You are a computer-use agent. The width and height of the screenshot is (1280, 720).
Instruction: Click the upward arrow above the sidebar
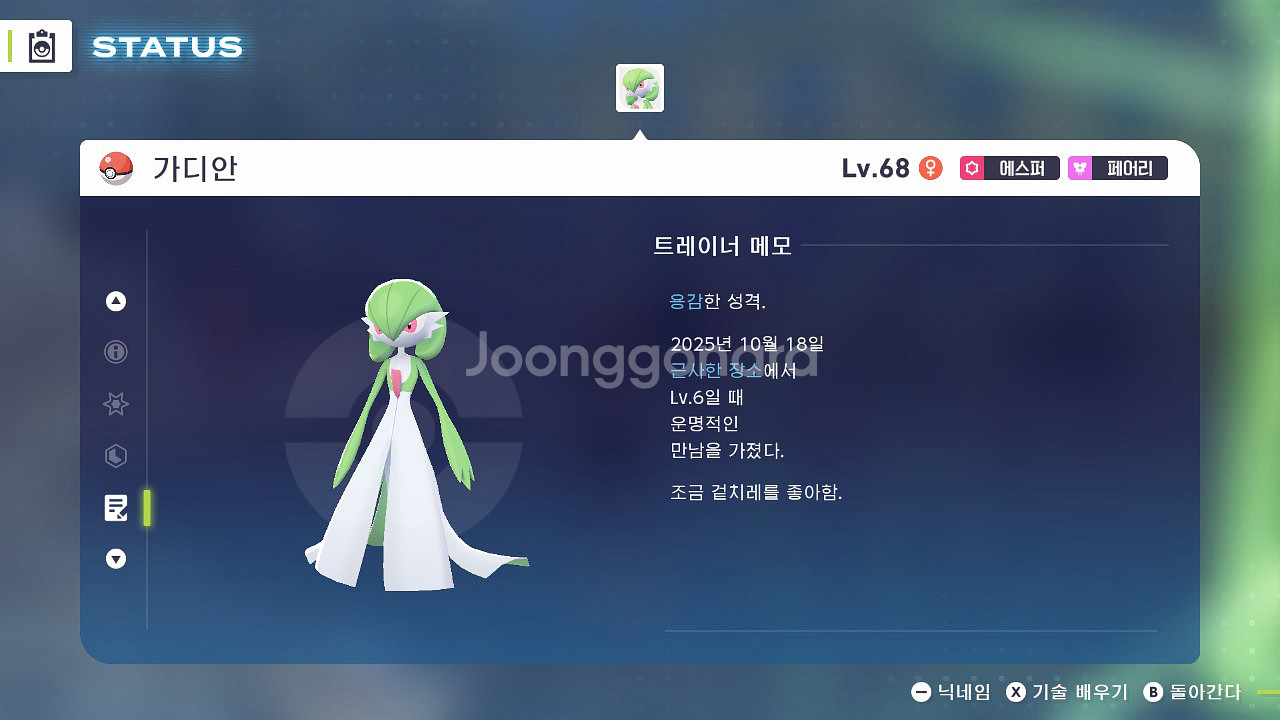115,300
